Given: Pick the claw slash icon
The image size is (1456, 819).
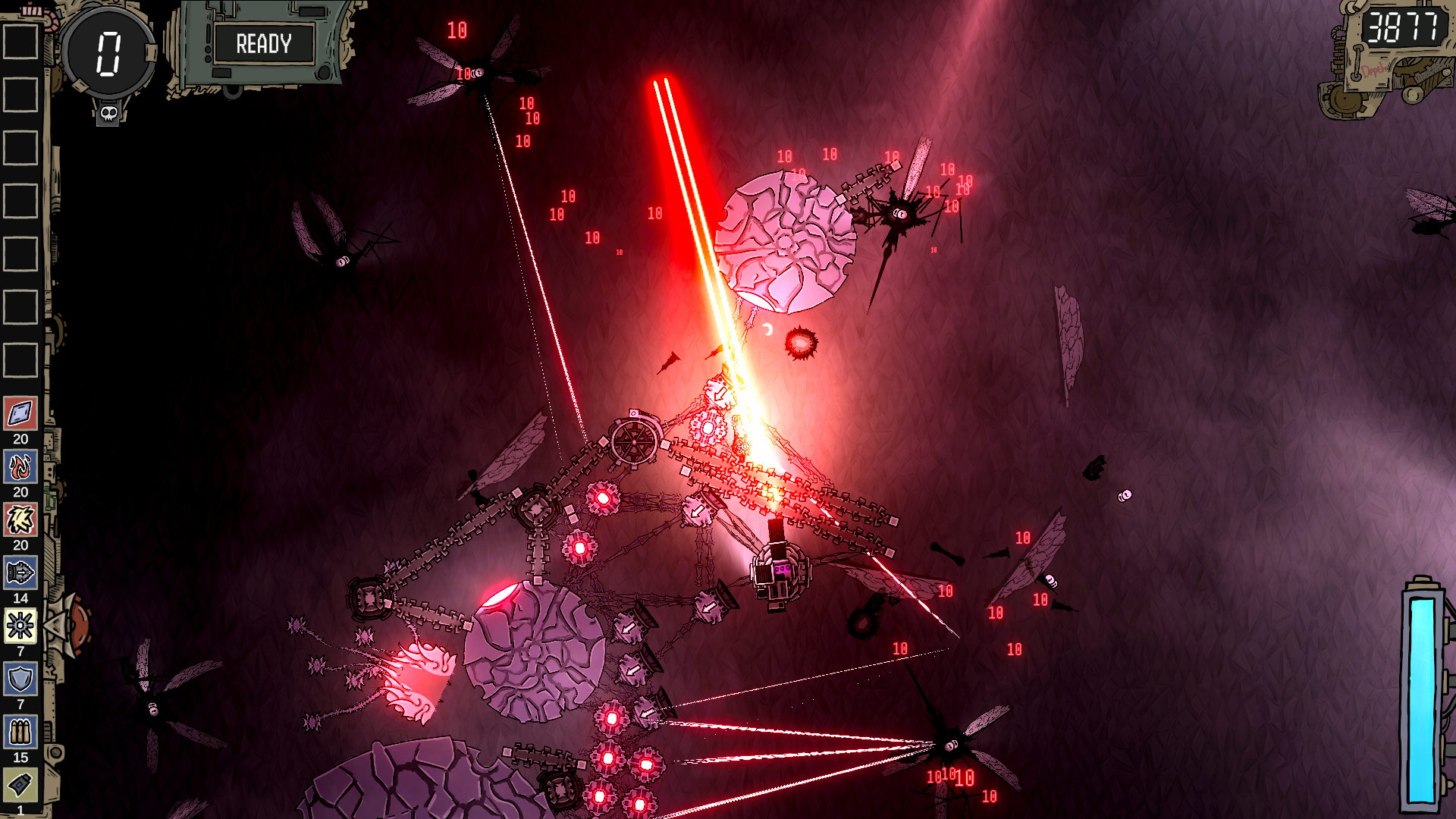Looking at the screenshot, I should (x=20, y=520).
